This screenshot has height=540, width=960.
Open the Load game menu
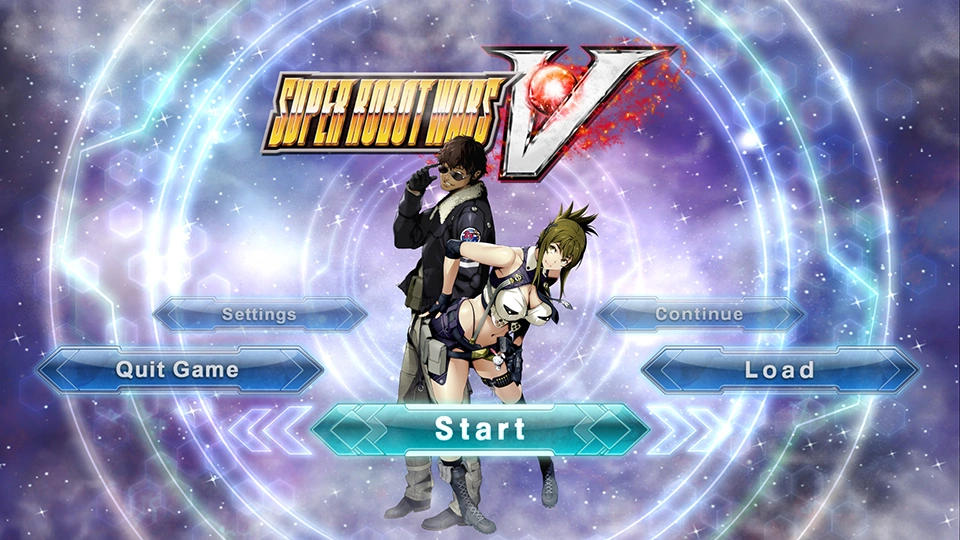tap(779, 370)
